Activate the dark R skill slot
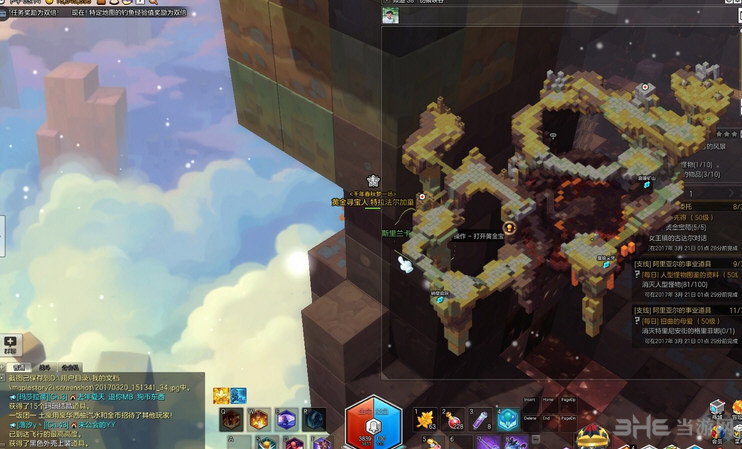 point(315,420)
